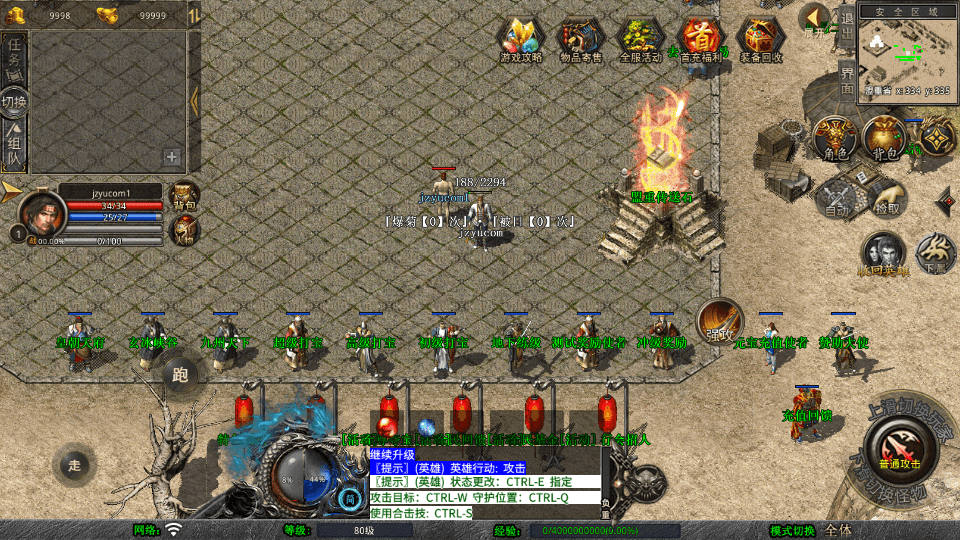Click the 下属 horse mount button
960x540 pixels.
tap(935, 253)
